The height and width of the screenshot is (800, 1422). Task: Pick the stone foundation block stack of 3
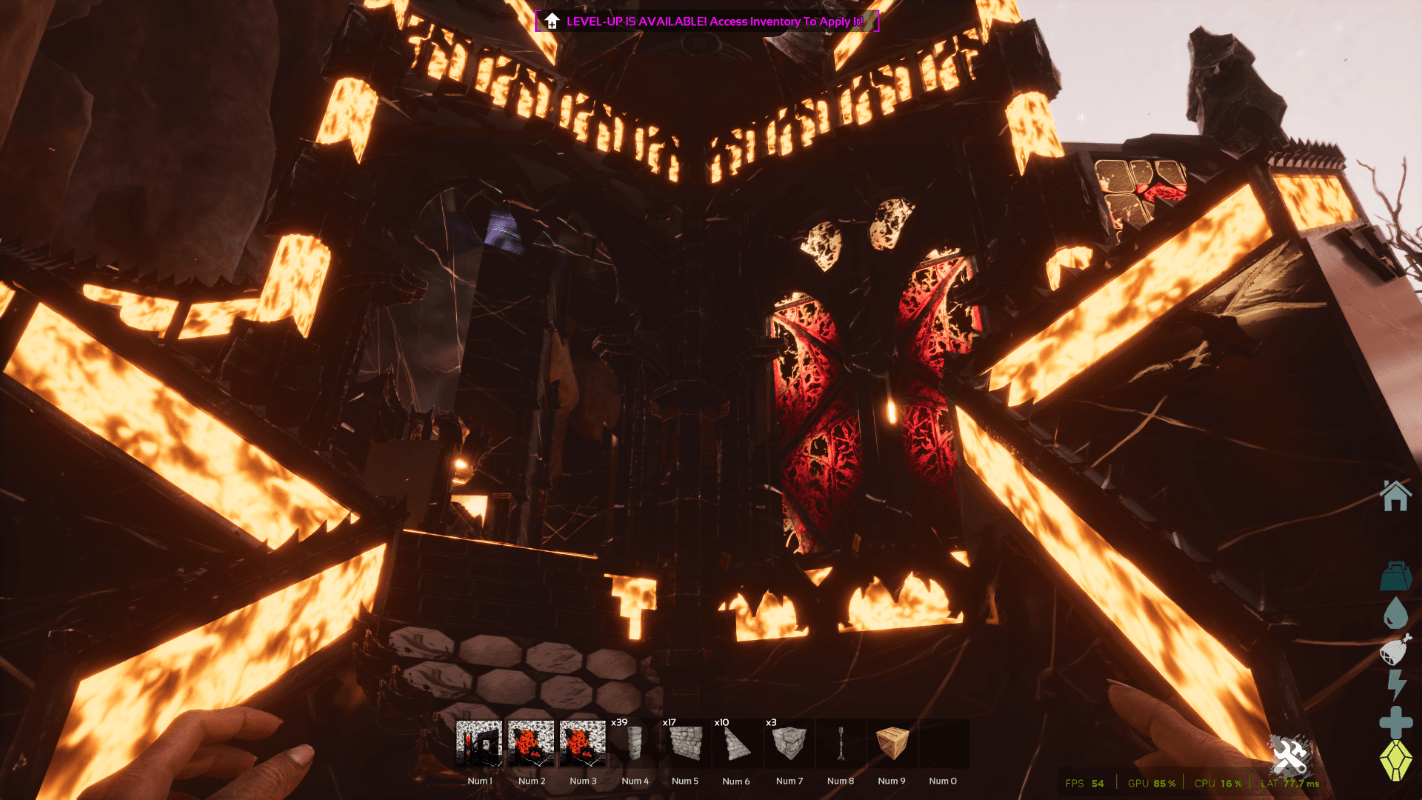(x=789, y=744)
